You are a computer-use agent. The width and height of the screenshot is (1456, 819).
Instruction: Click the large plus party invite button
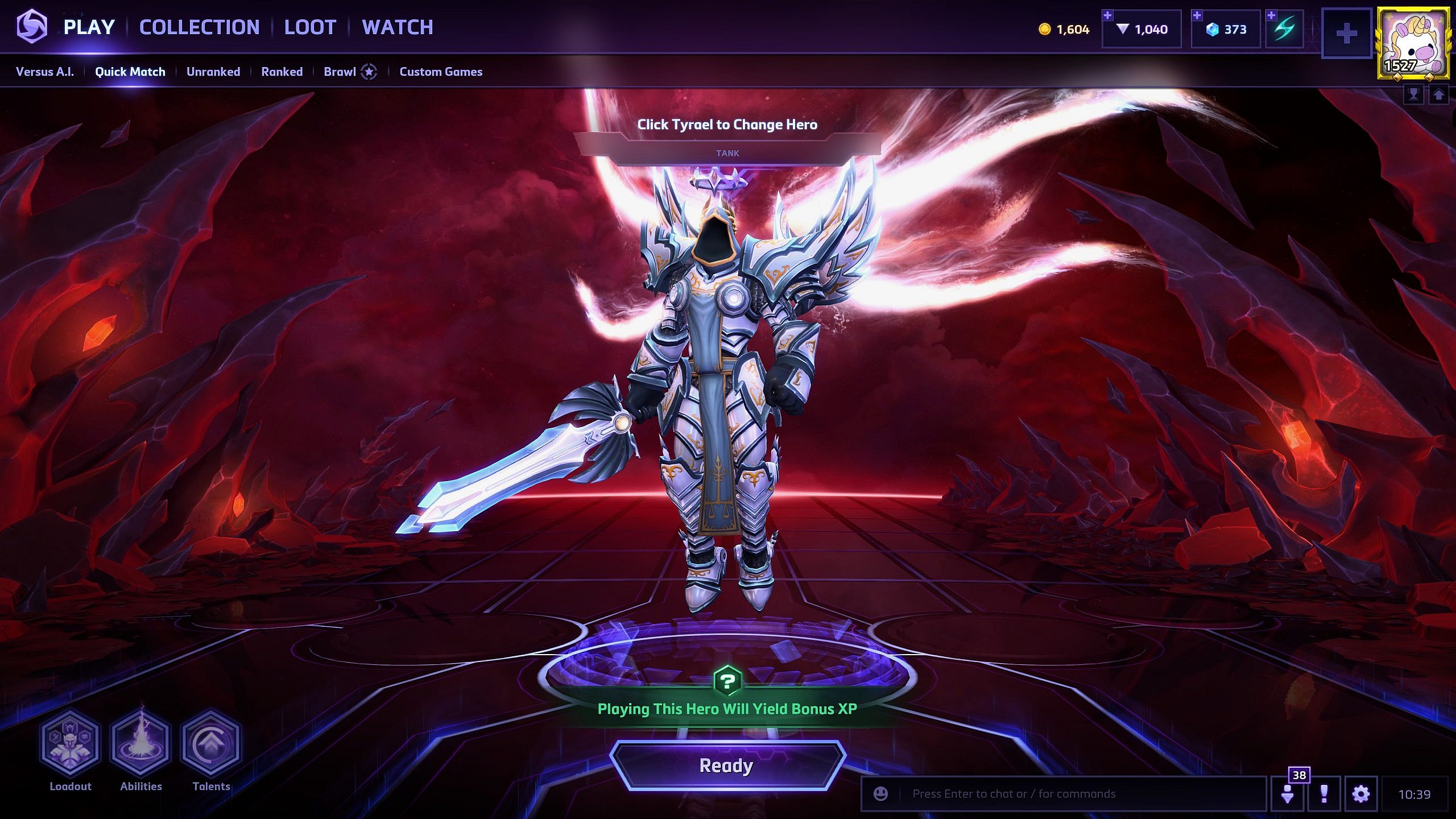tap(1346, 34)
